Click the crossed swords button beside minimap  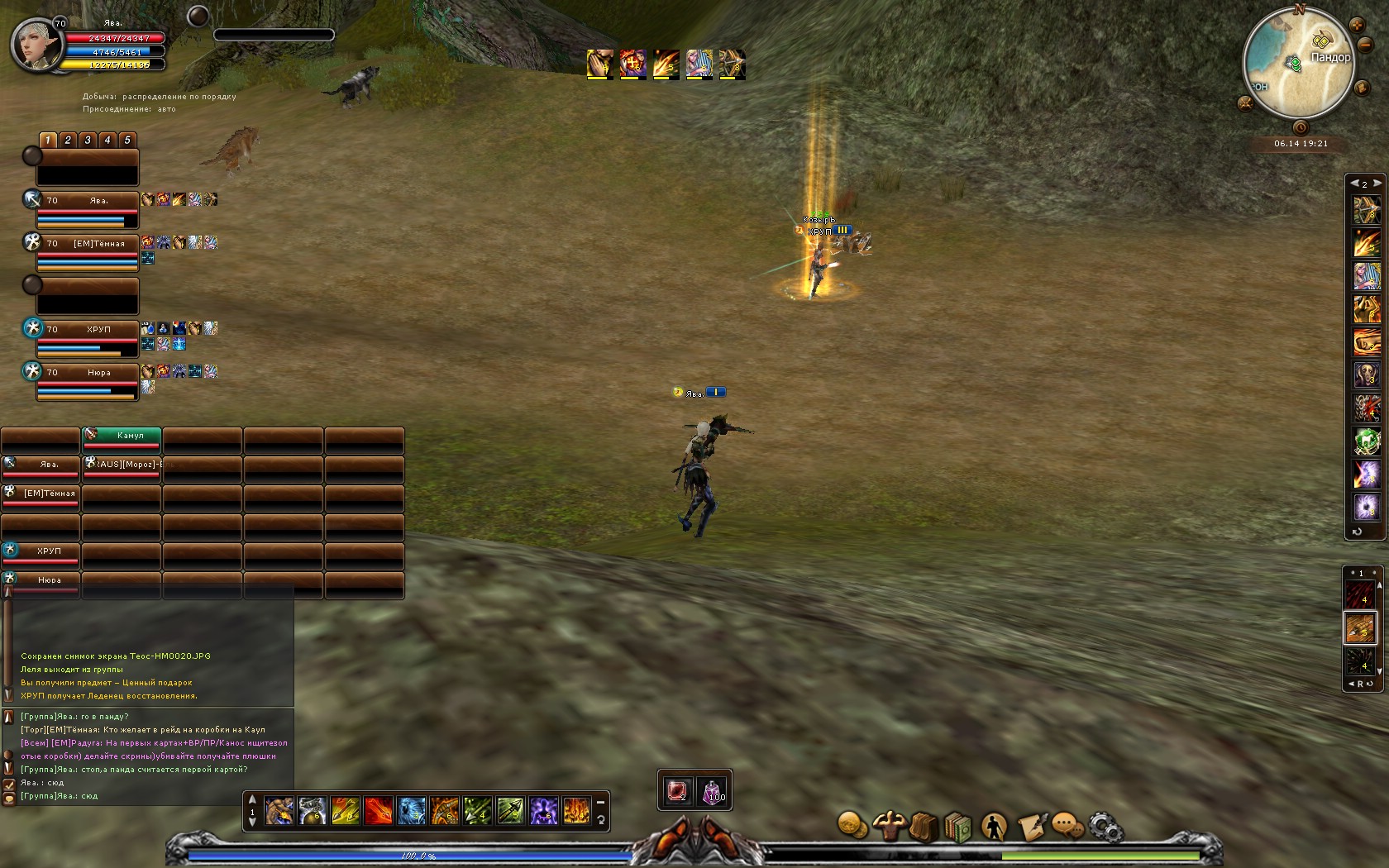click(1245, 103)
